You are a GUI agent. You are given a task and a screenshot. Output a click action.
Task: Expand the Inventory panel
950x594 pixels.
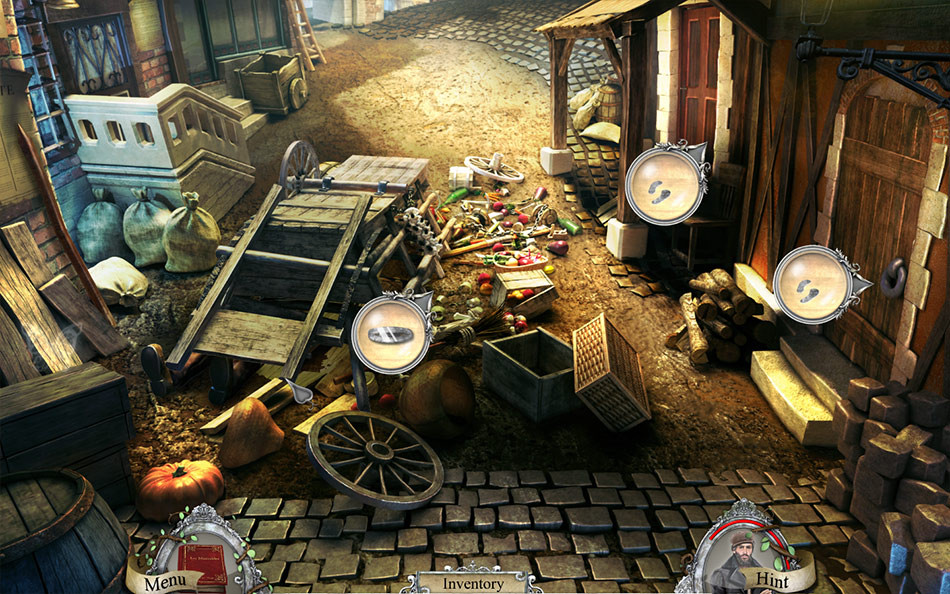point(466,582)
